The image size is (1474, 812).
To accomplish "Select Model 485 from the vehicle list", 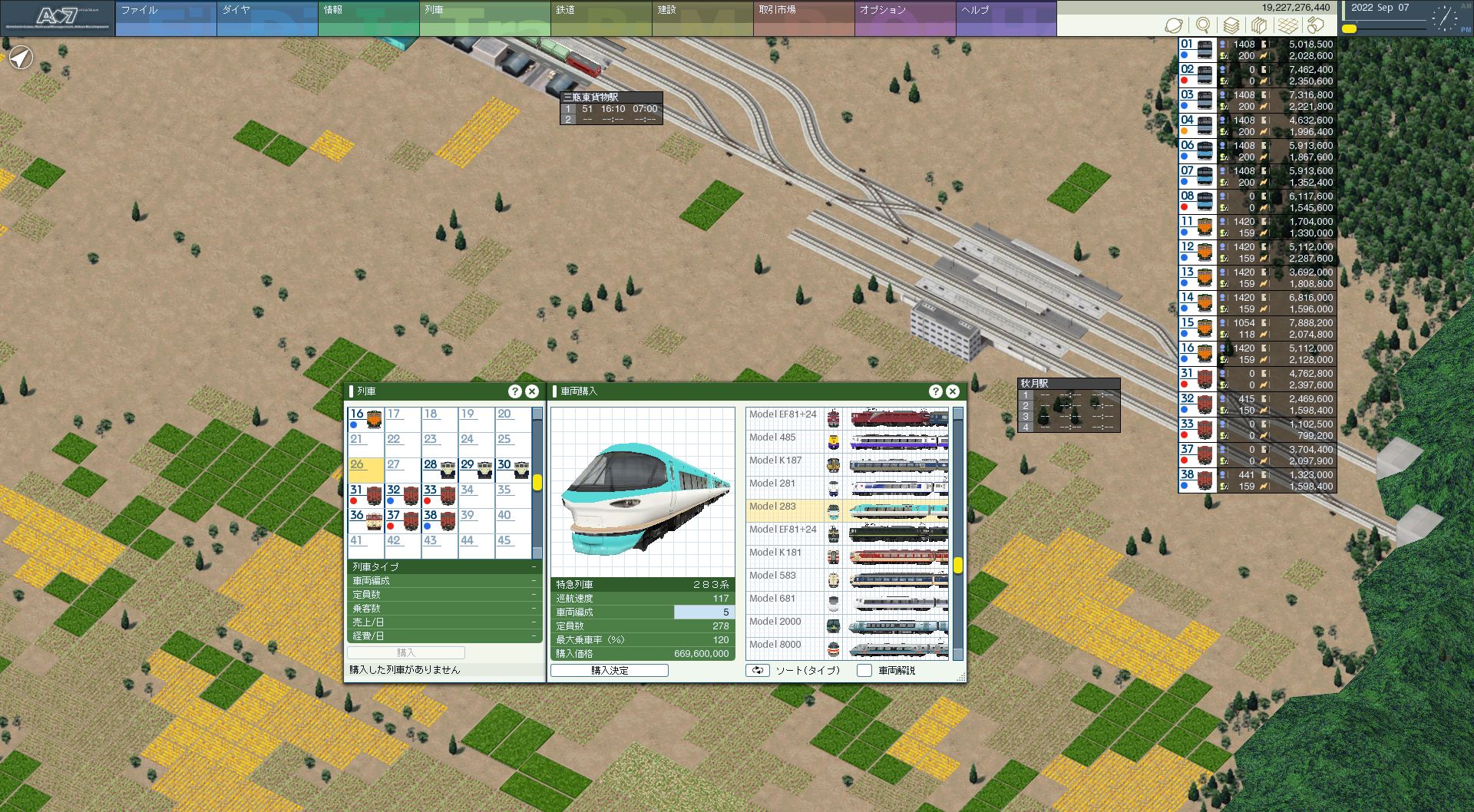I will (848, 441).
